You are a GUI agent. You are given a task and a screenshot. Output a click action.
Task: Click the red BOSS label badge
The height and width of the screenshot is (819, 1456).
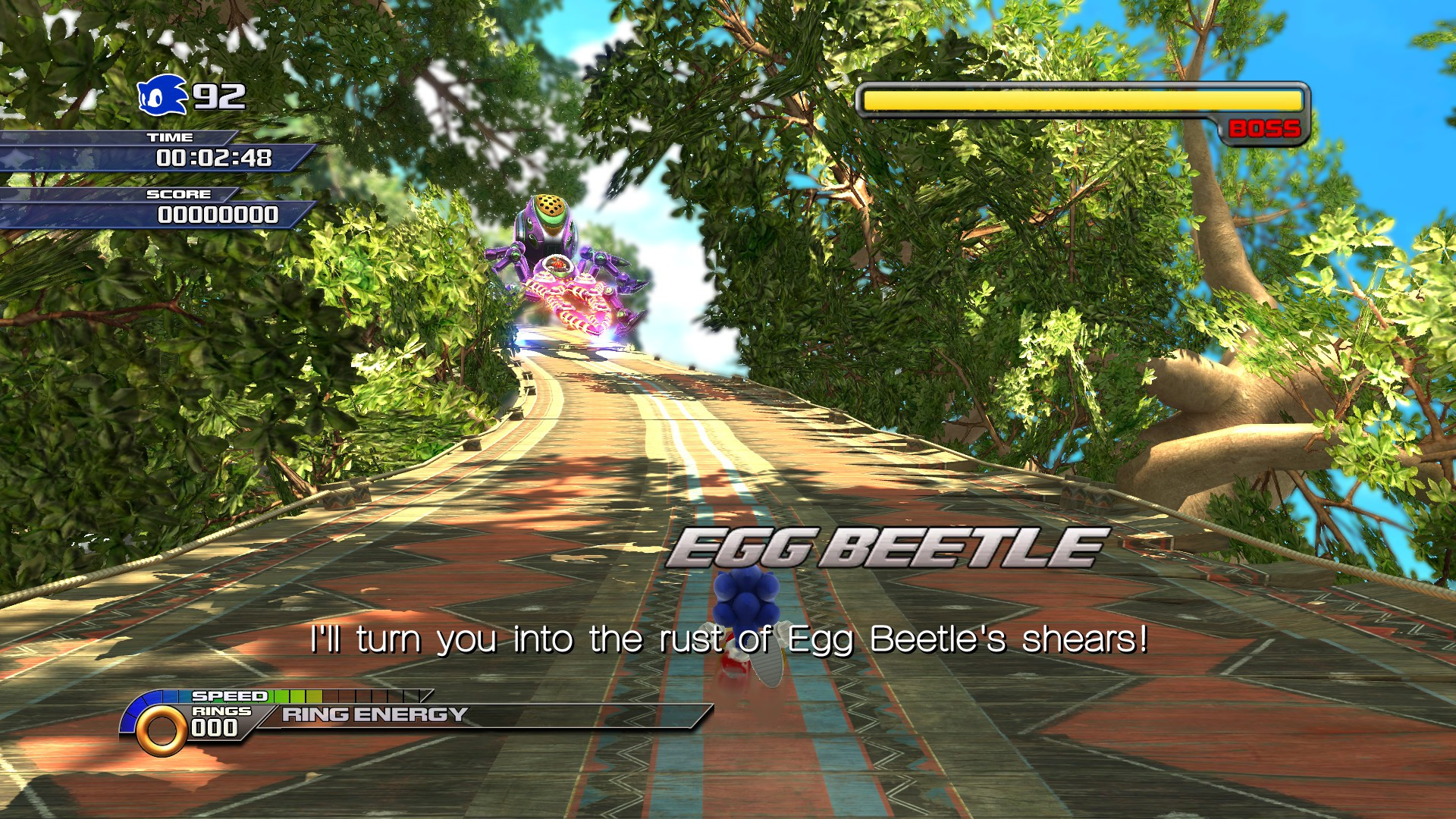point(1263,129)
